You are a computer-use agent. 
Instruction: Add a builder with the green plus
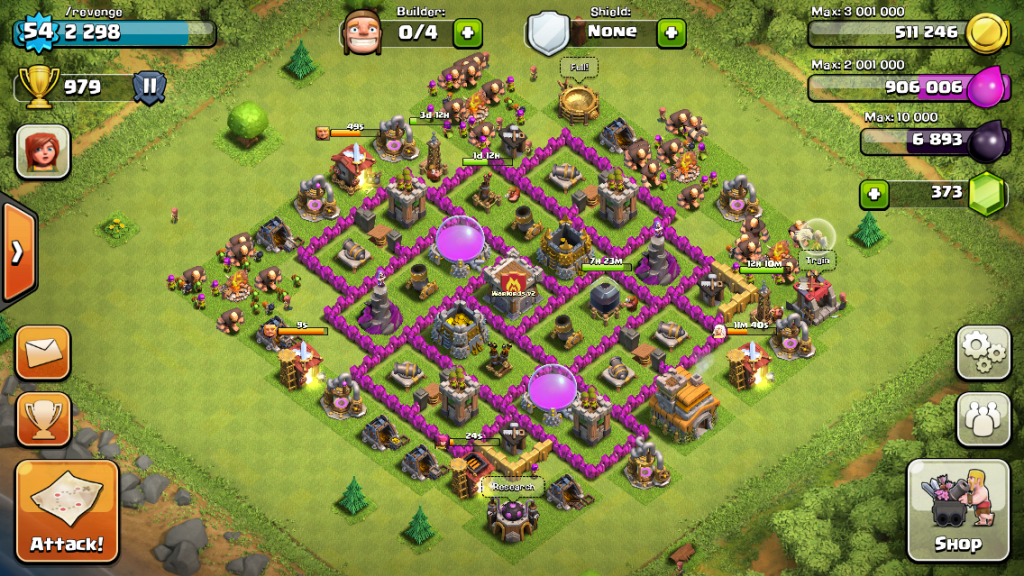[x=467, y=32]
